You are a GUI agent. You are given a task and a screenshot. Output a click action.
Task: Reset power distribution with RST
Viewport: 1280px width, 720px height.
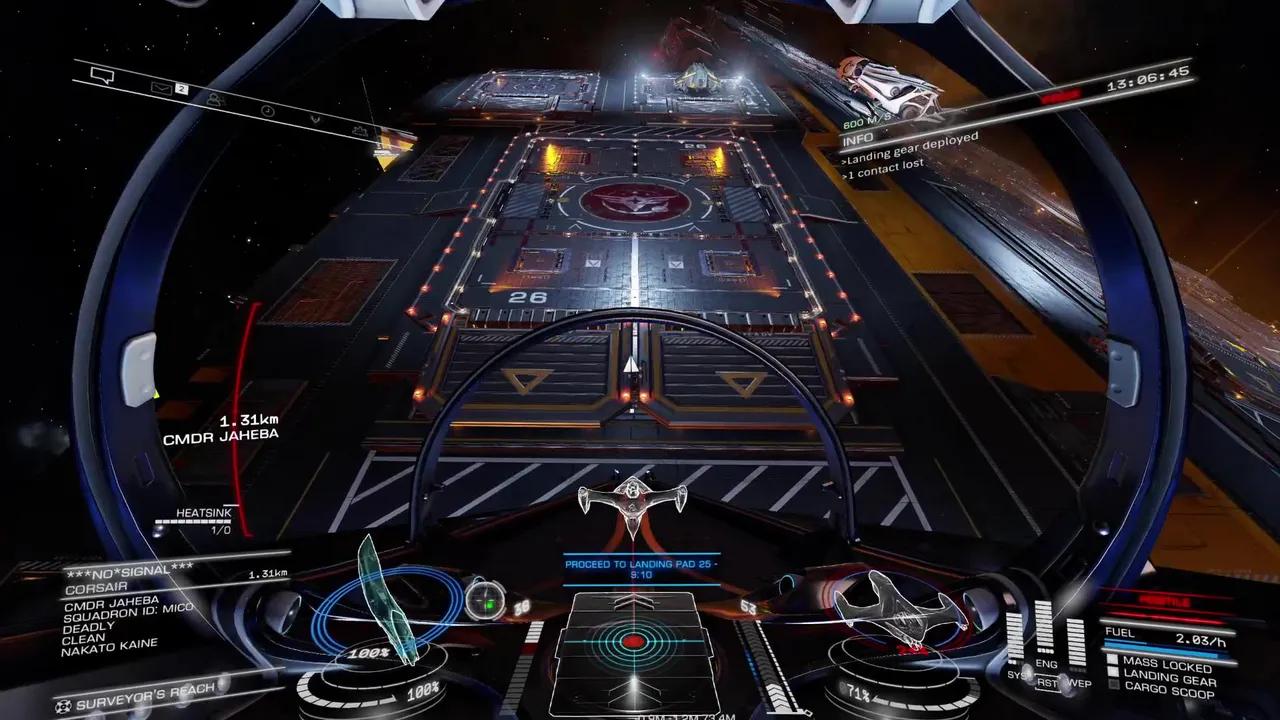point(1047,684)
